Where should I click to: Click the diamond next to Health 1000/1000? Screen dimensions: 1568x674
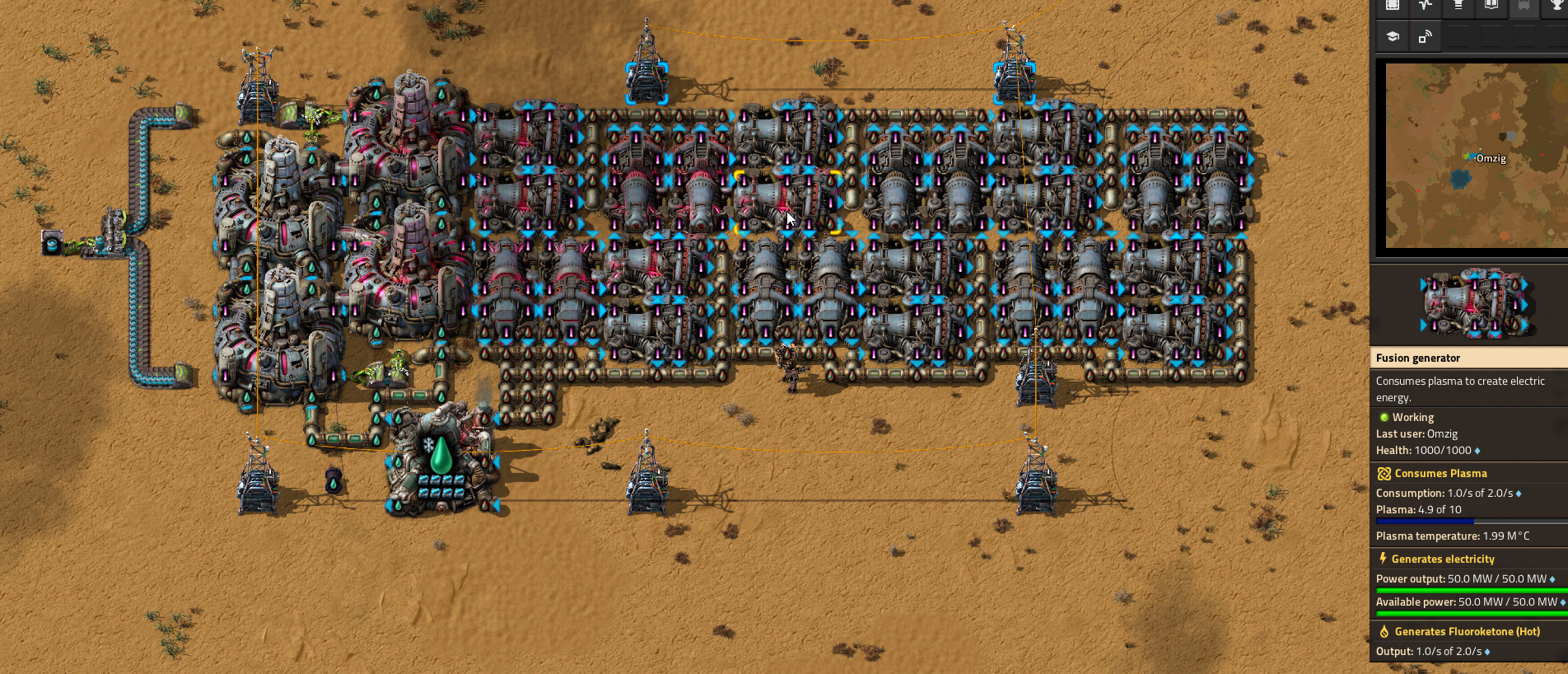click(1476, 450)
